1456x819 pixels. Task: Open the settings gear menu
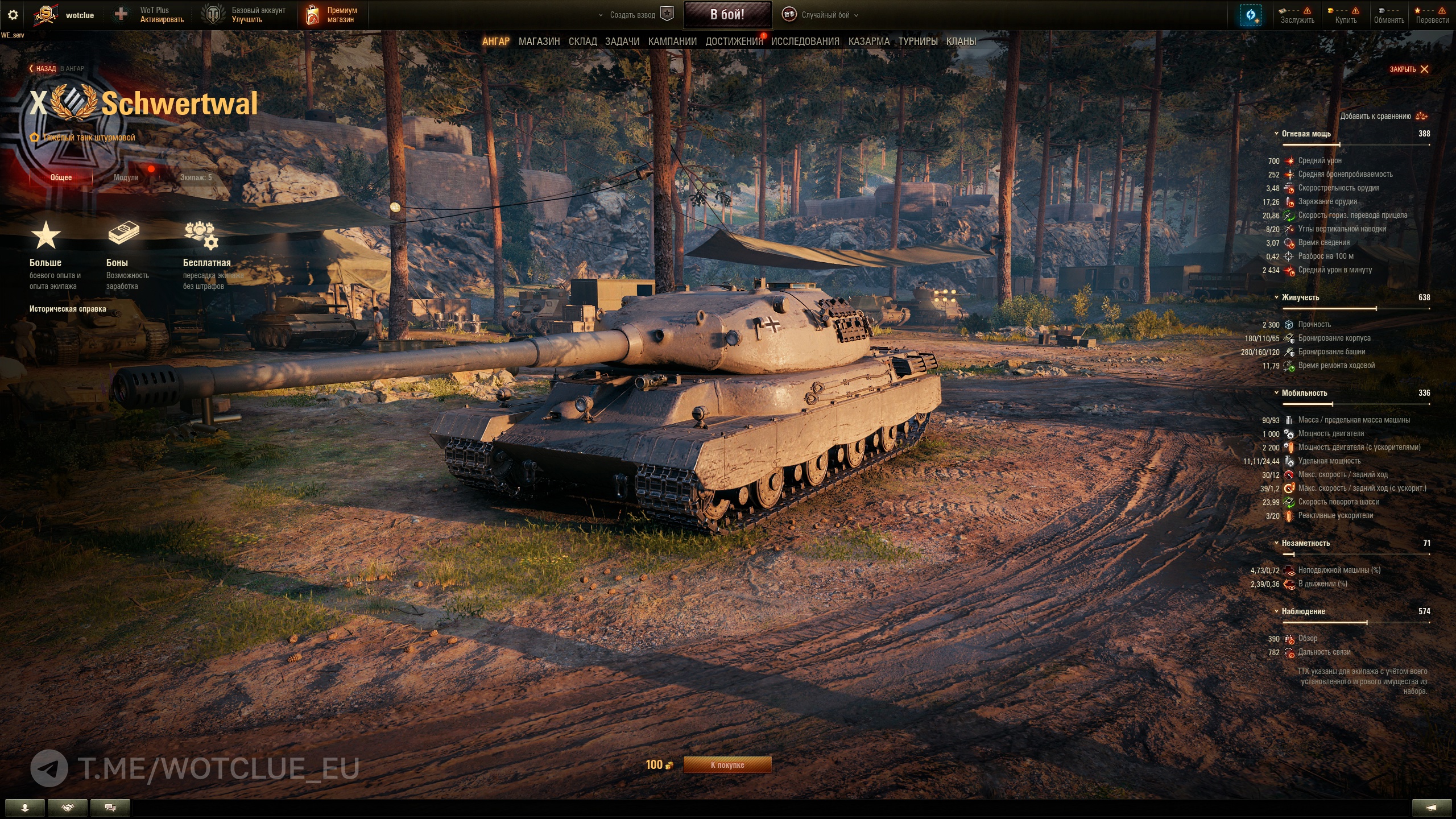(x=13, y=15)
